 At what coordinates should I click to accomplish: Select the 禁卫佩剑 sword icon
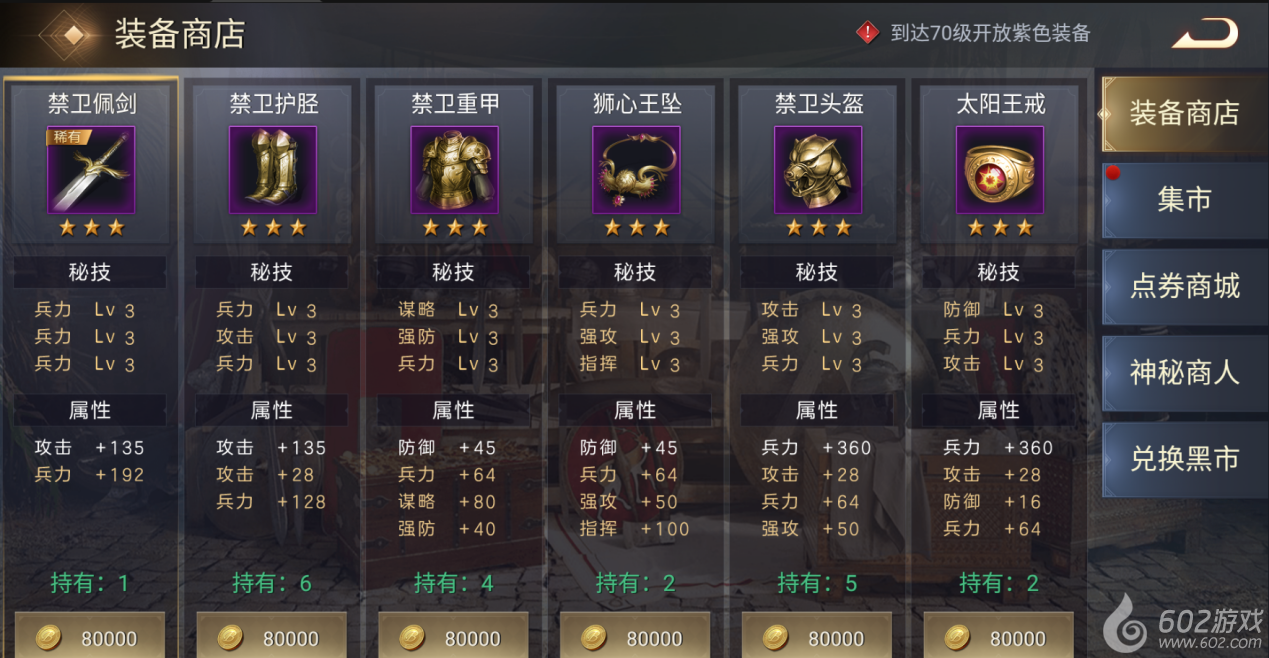click(91, 170)
